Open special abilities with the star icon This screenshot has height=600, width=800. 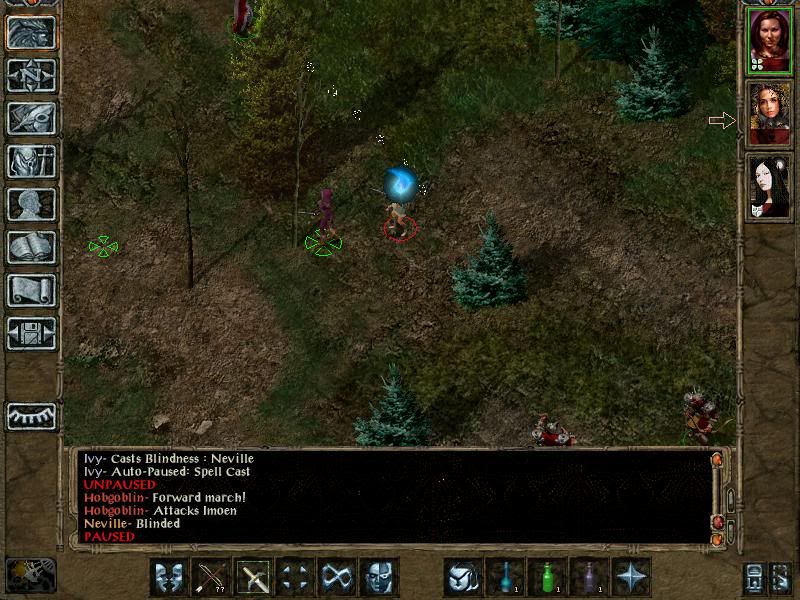(x=631, y=577)
